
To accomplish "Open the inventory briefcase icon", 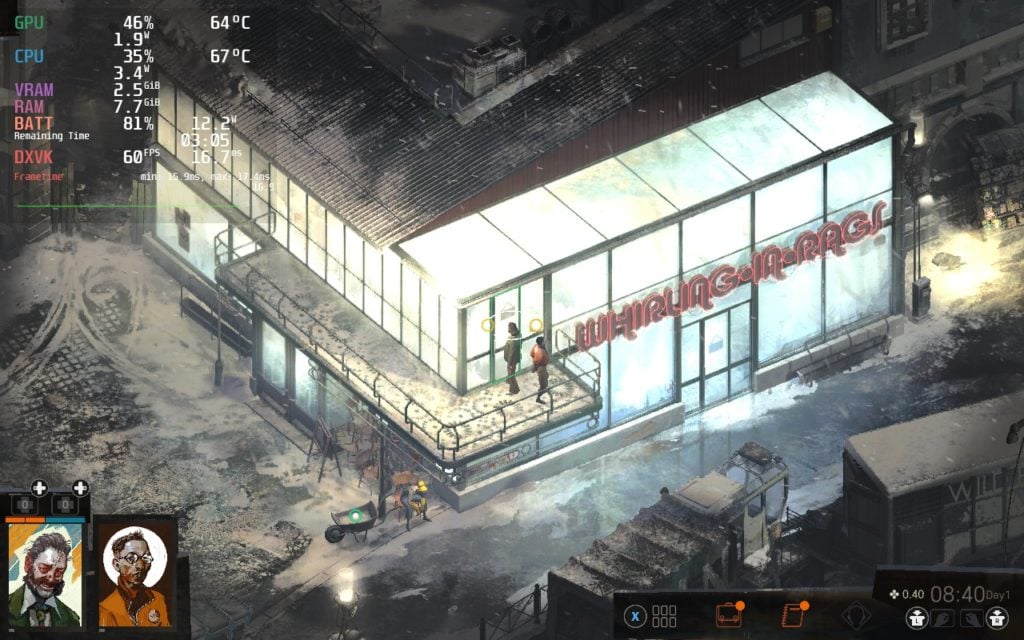I will point(727,615).
